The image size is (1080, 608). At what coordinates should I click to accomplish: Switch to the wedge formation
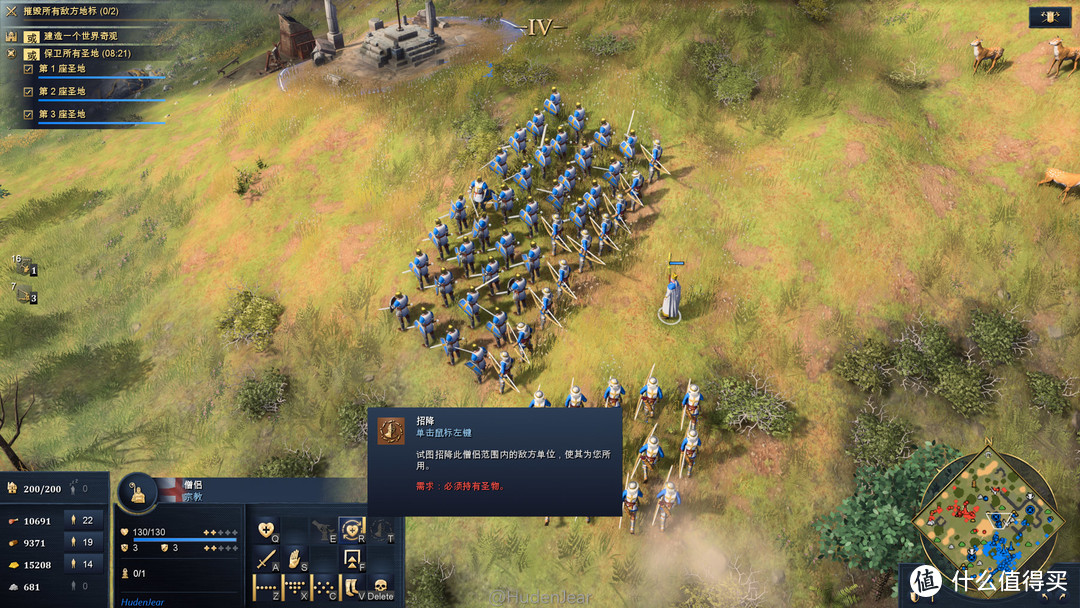coord(295,587)
